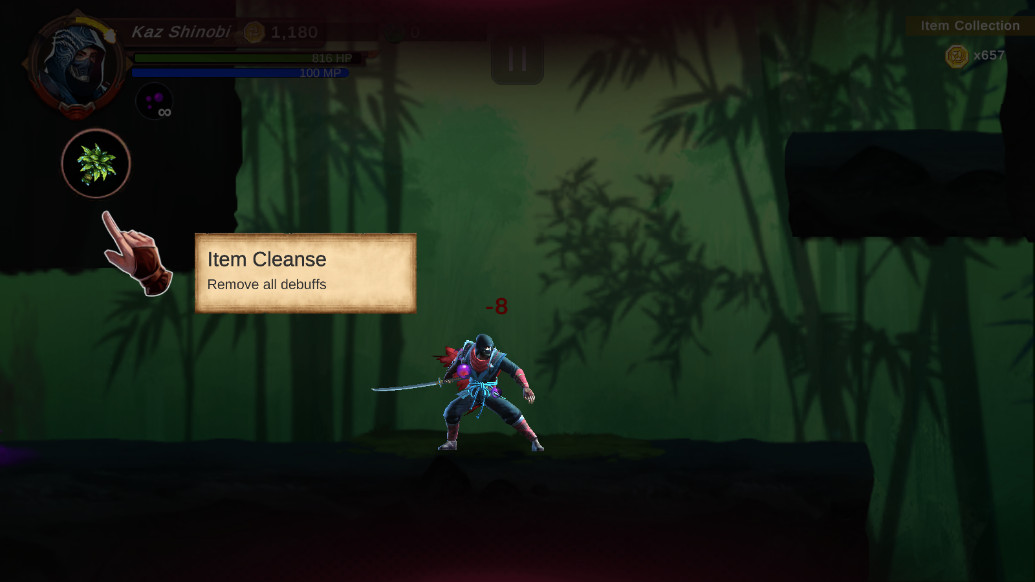1035x582 pixels.
Task: Select the purple orb debuff icon
Action: (154, 100)
